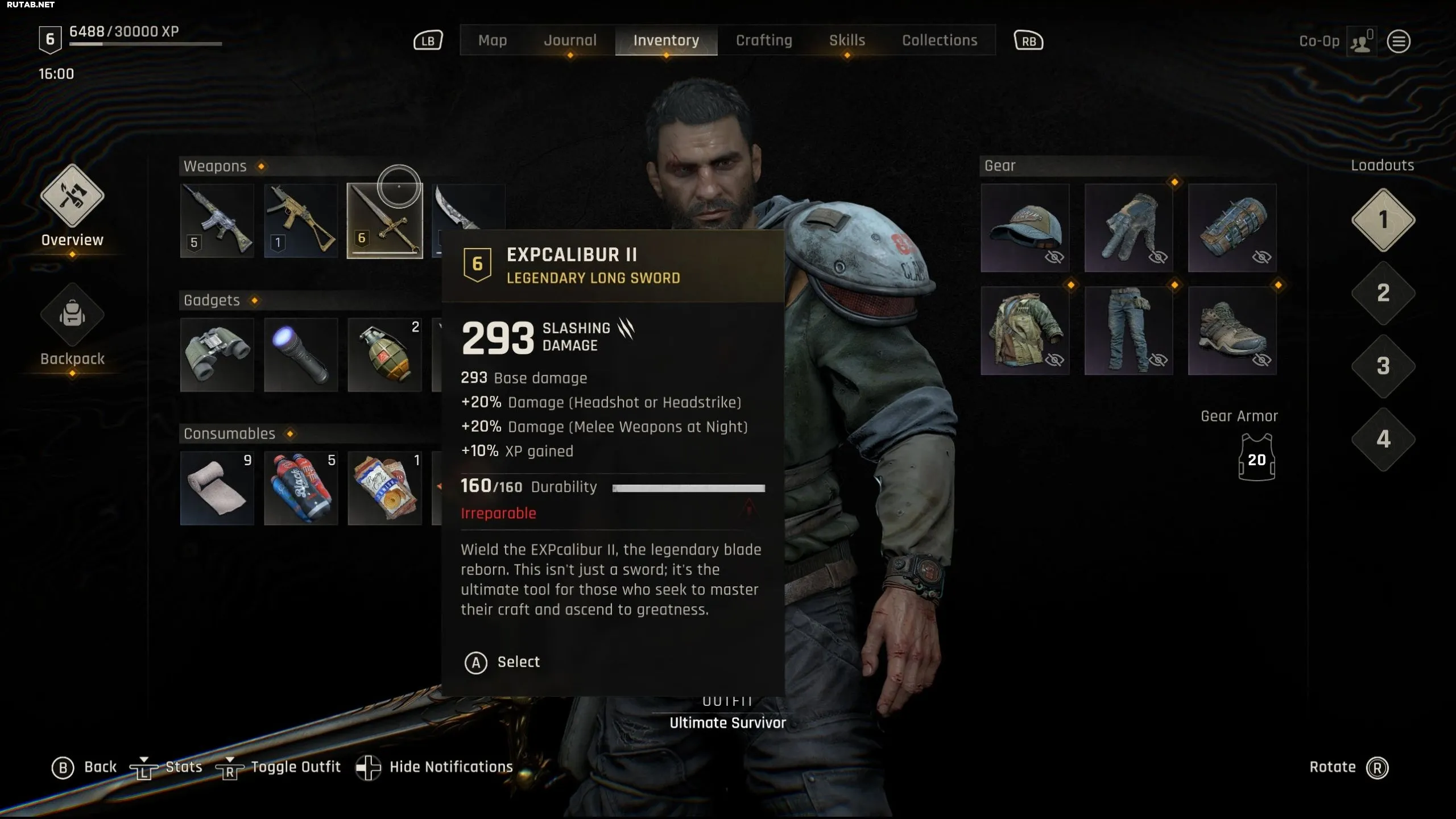Choose the grenade gadget slot
Image resolution: width=1456 pixels, height=819 pixels.
coord(384,355)
